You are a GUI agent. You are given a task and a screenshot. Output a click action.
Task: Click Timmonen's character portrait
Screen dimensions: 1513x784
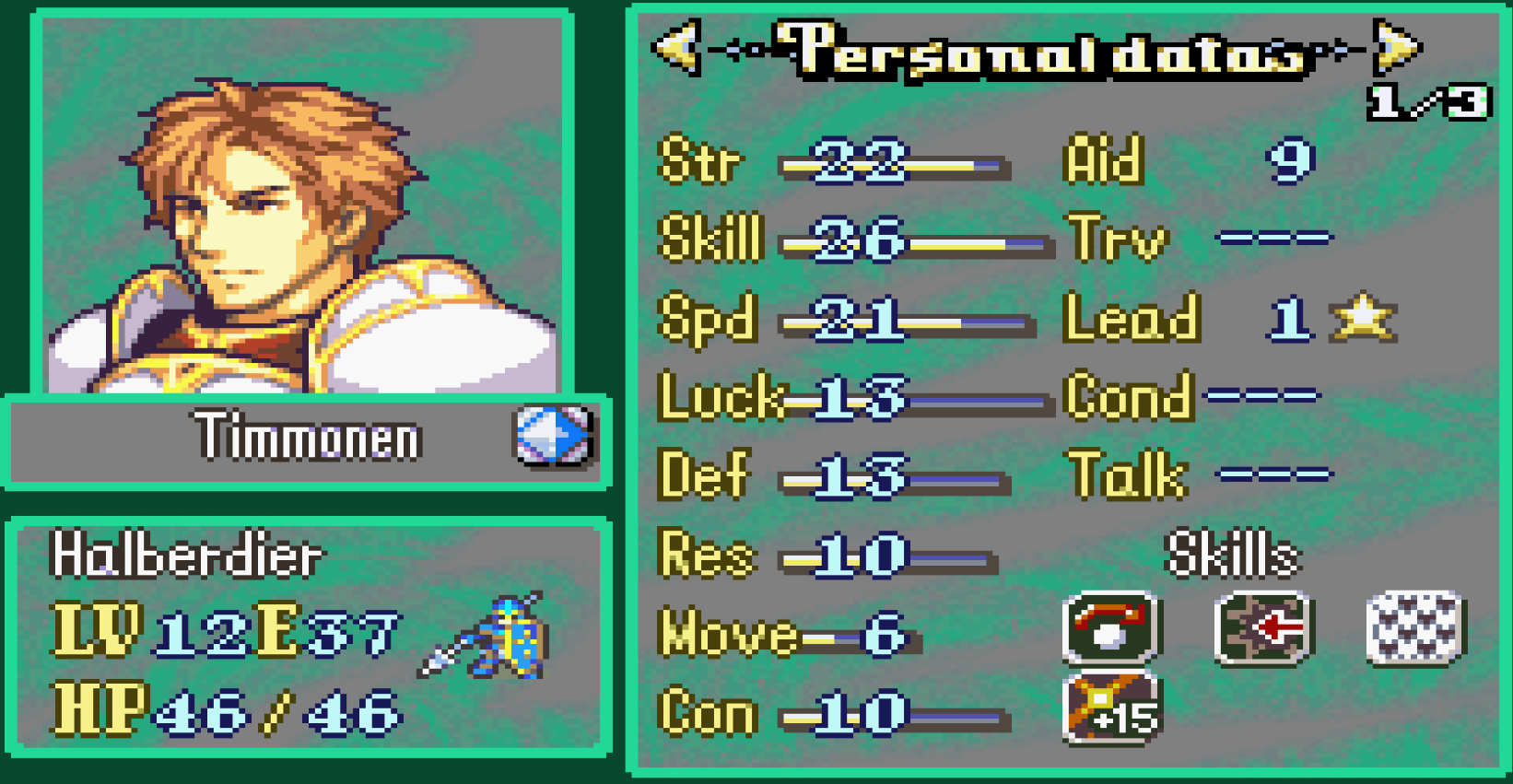[295, 203]
